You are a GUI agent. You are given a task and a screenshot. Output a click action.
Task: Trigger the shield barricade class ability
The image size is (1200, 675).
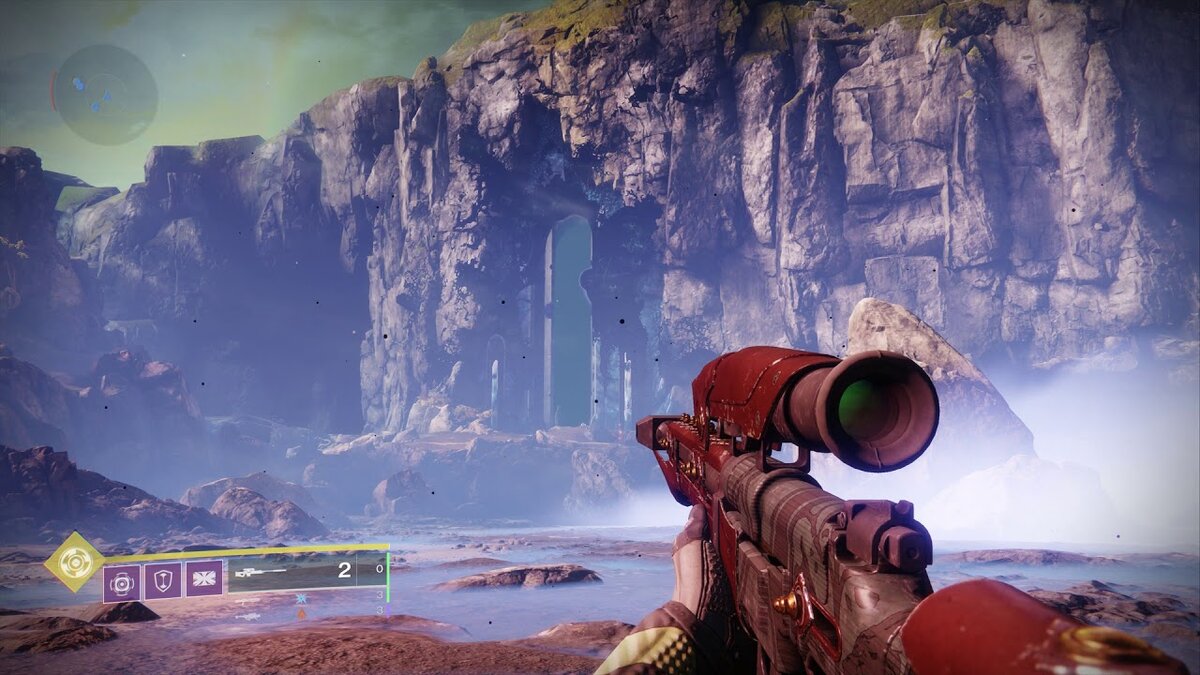click(x=163, y=581)
